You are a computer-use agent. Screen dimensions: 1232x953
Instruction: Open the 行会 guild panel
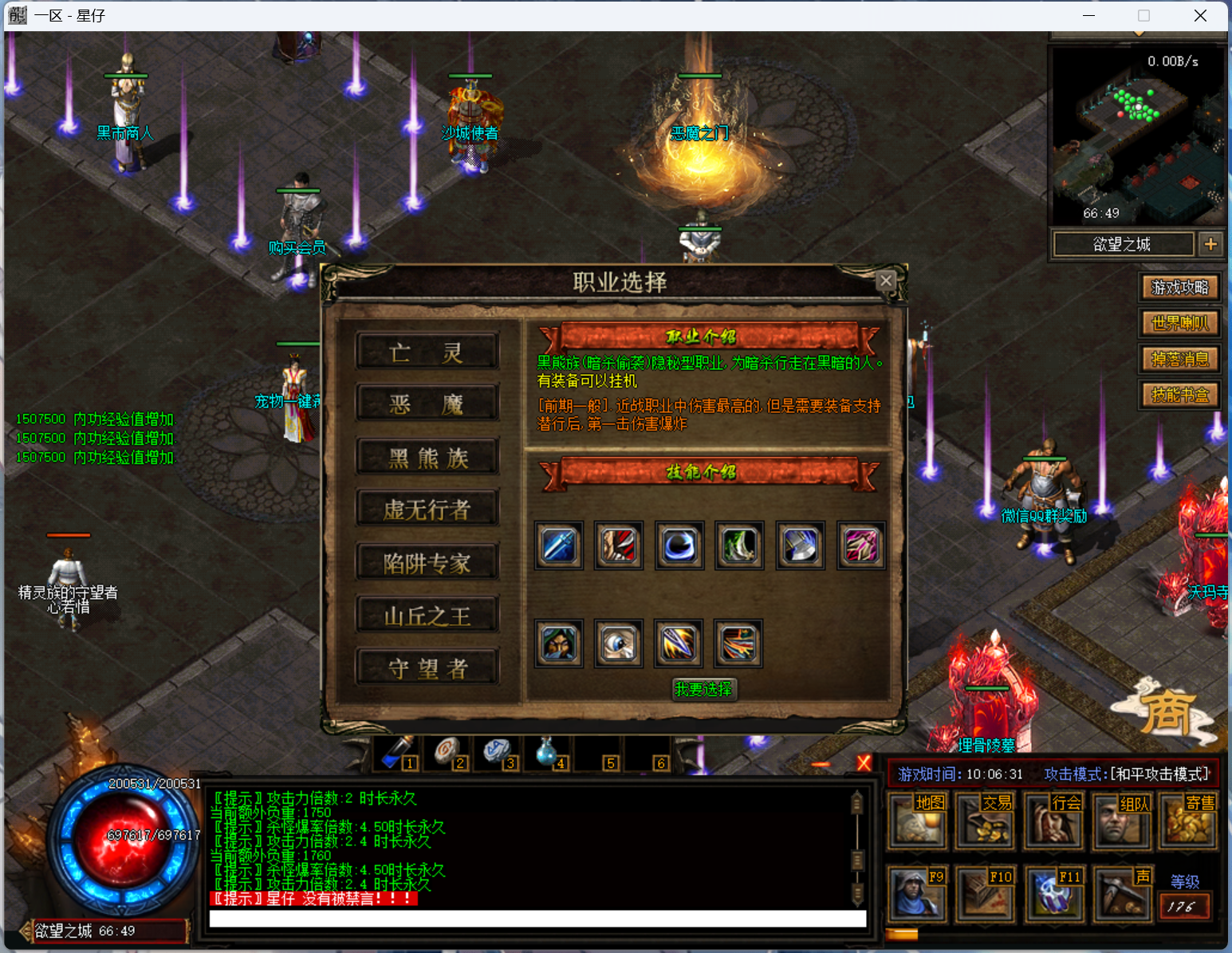[x=1053, y=821]
